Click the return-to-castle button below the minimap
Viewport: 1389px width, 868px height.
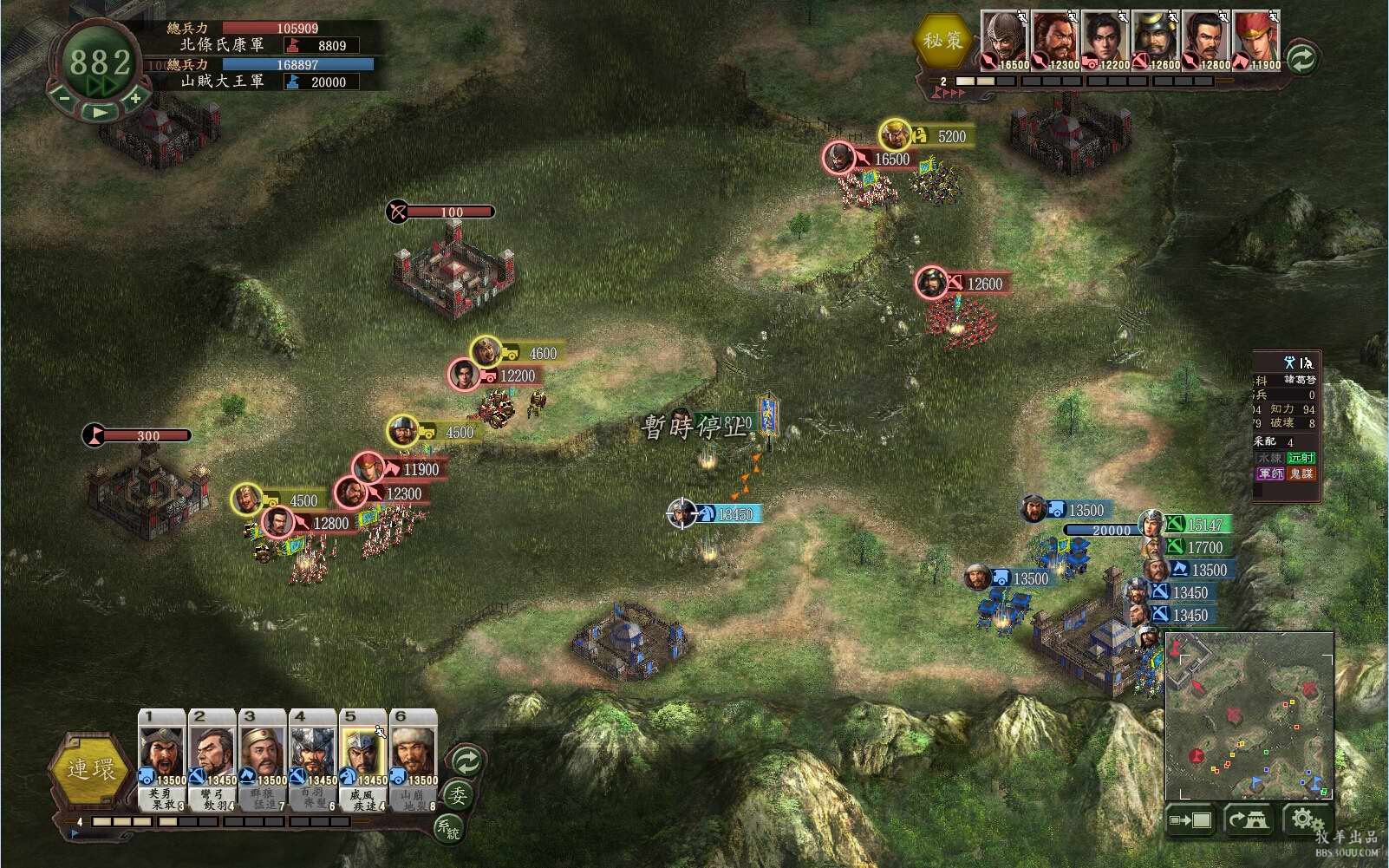click(1249, 820)
